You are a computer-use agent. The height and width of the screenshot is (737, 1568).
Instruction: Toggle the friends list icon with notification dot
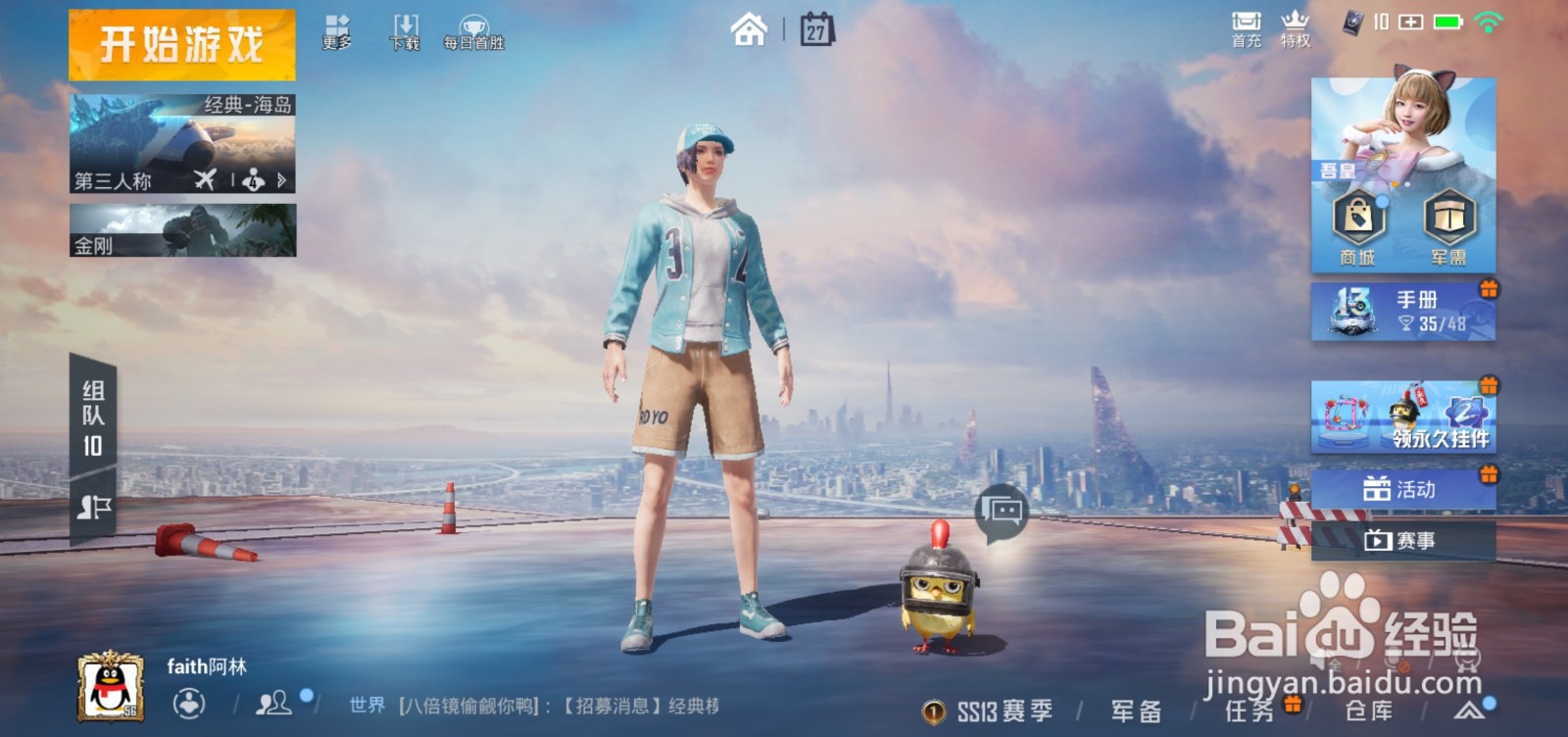(x=272, y=705)
